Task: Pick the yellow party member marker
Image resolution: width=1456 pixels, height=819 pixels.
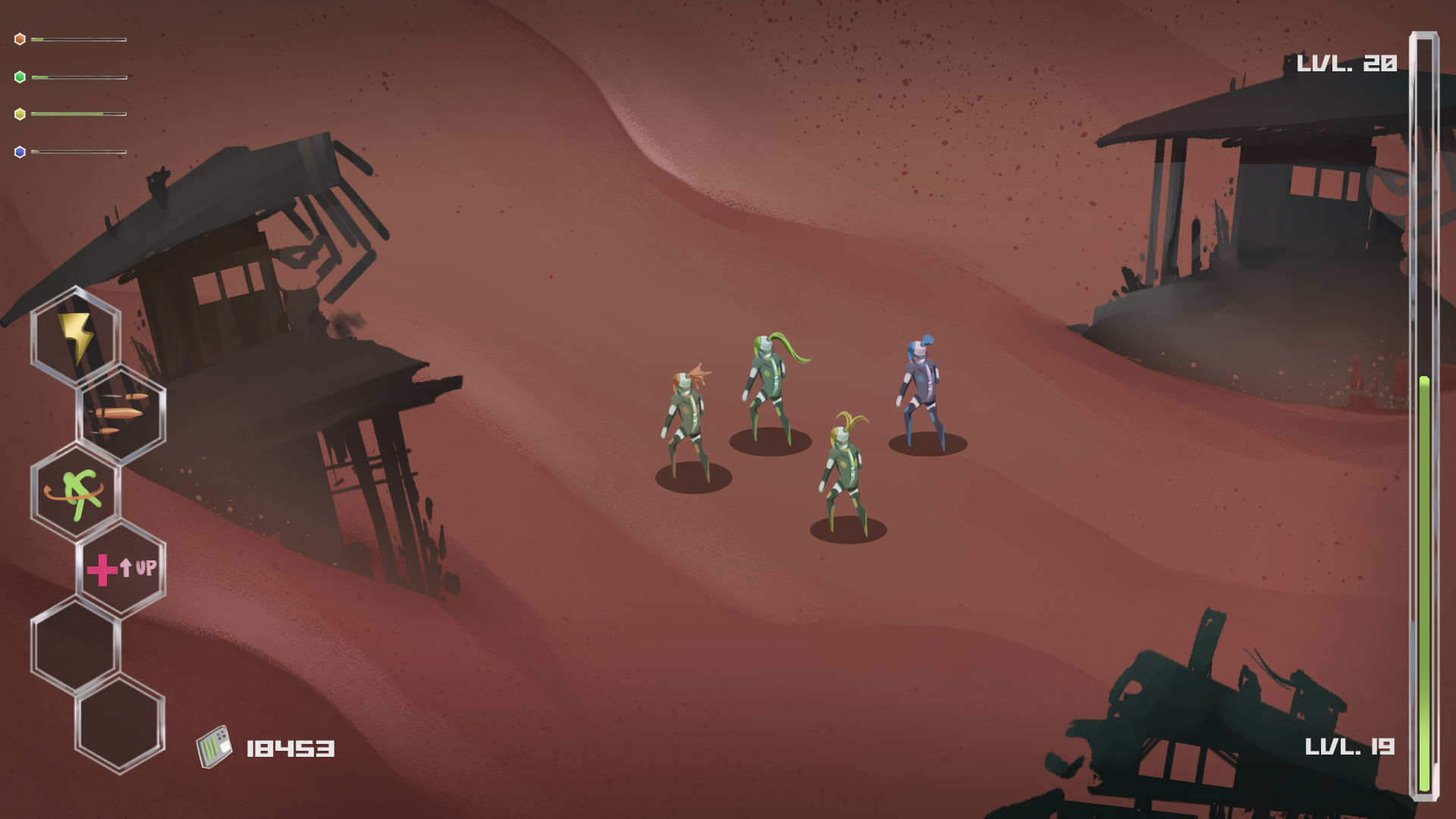Action: click(x=20, y=115)
